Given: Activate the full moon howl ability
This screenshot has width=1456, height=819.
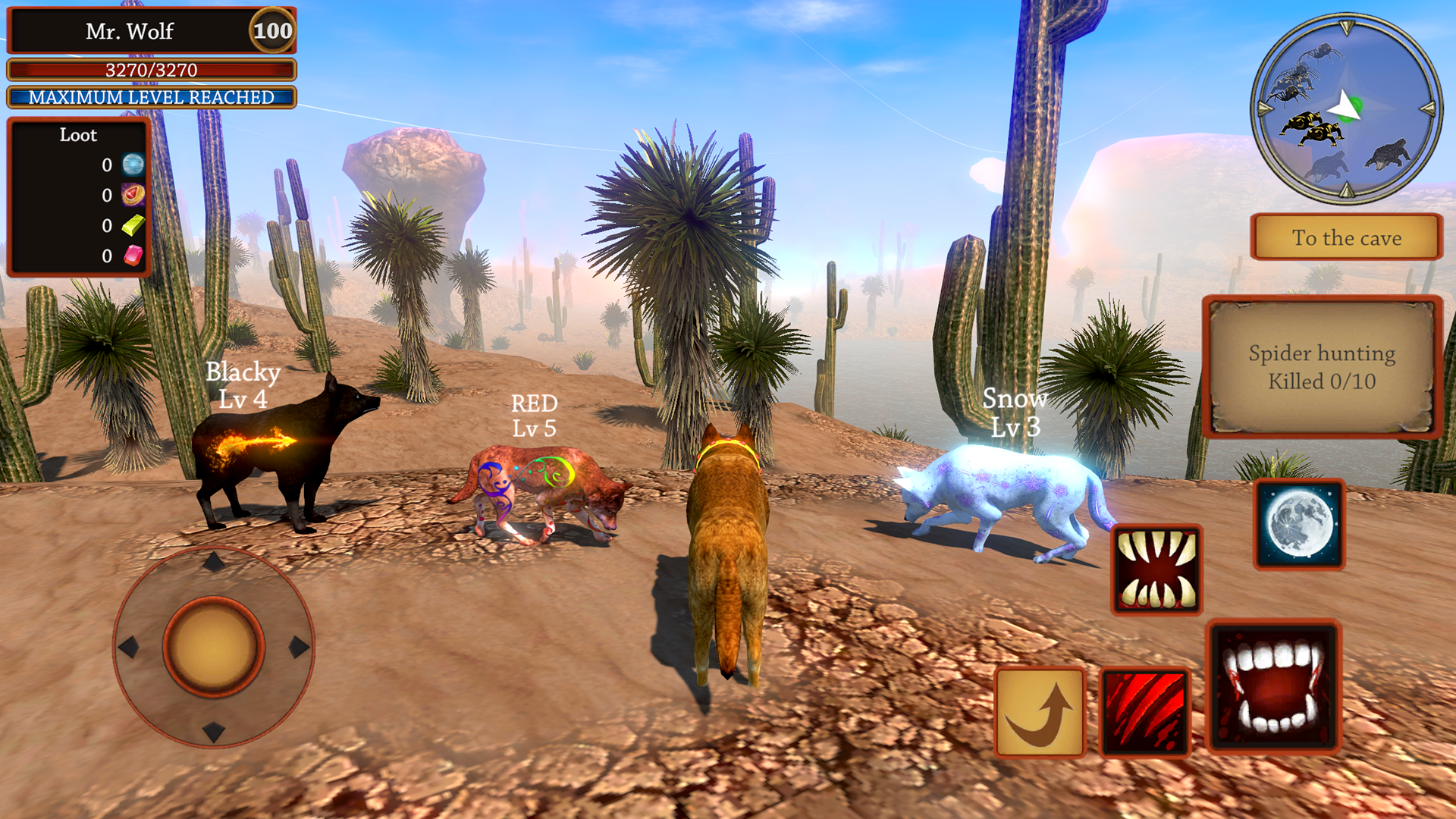Looking at the screenshot, I should [x=1300, y=524].
